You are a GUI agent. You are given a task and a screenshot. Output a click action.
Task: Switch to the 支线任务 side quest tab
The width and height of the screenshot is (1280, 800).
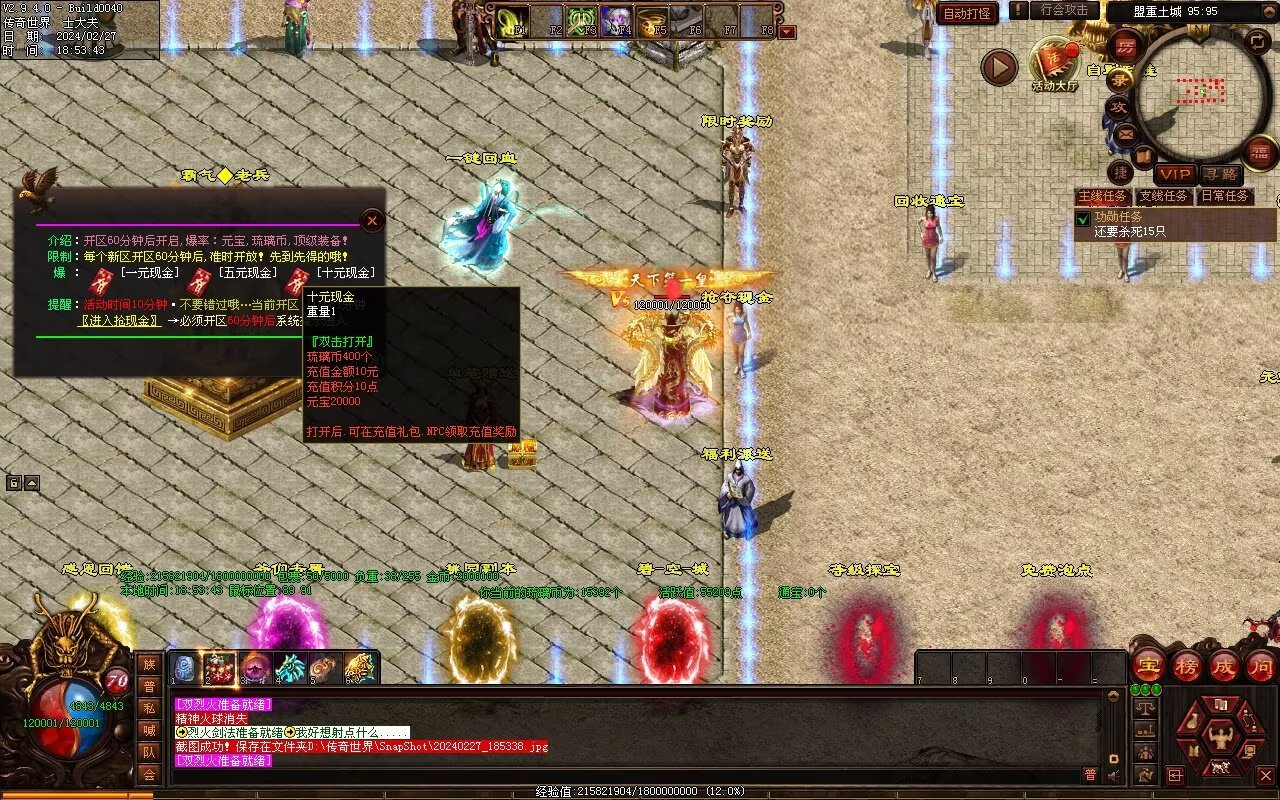coord(1164,196)
